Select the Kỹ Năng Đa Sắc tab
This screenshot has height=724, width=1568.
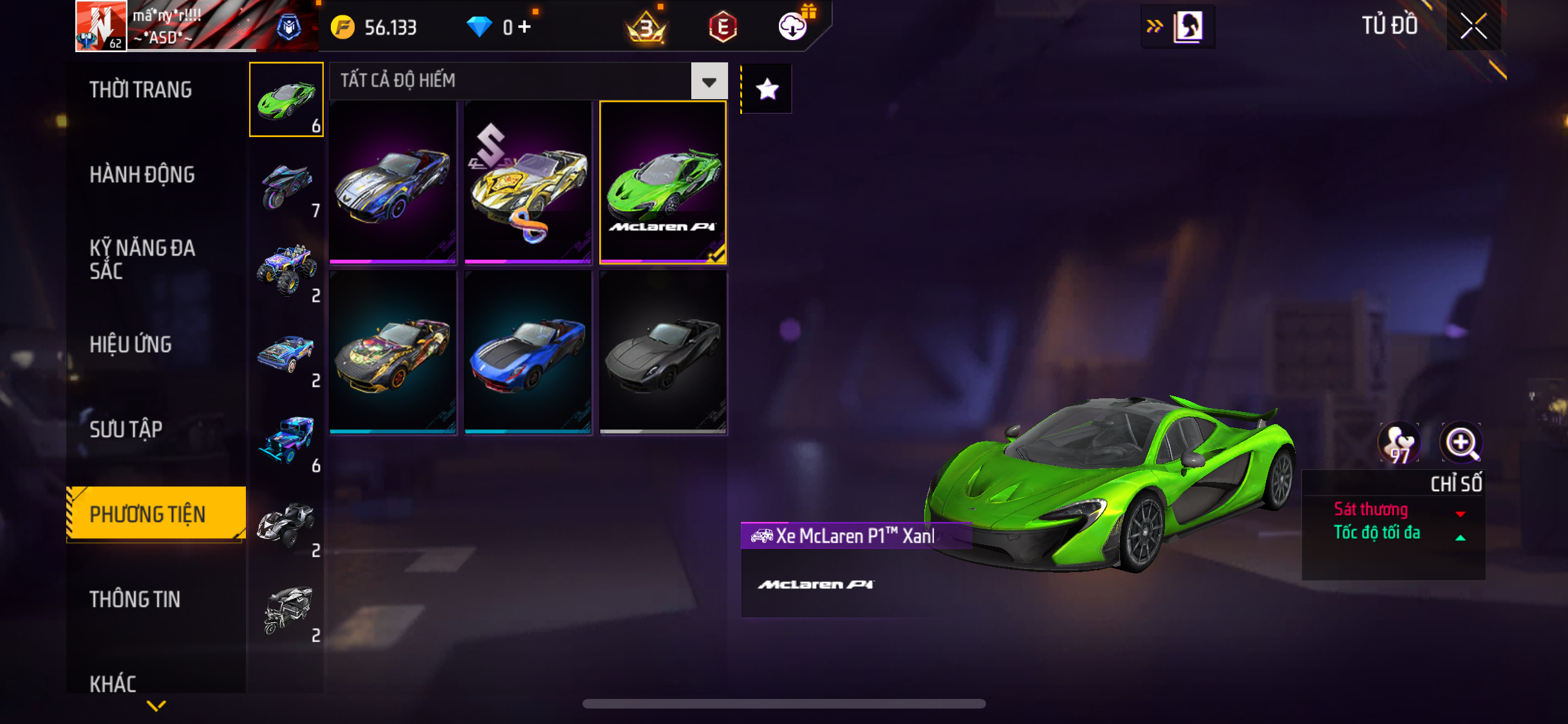(142, 259)
